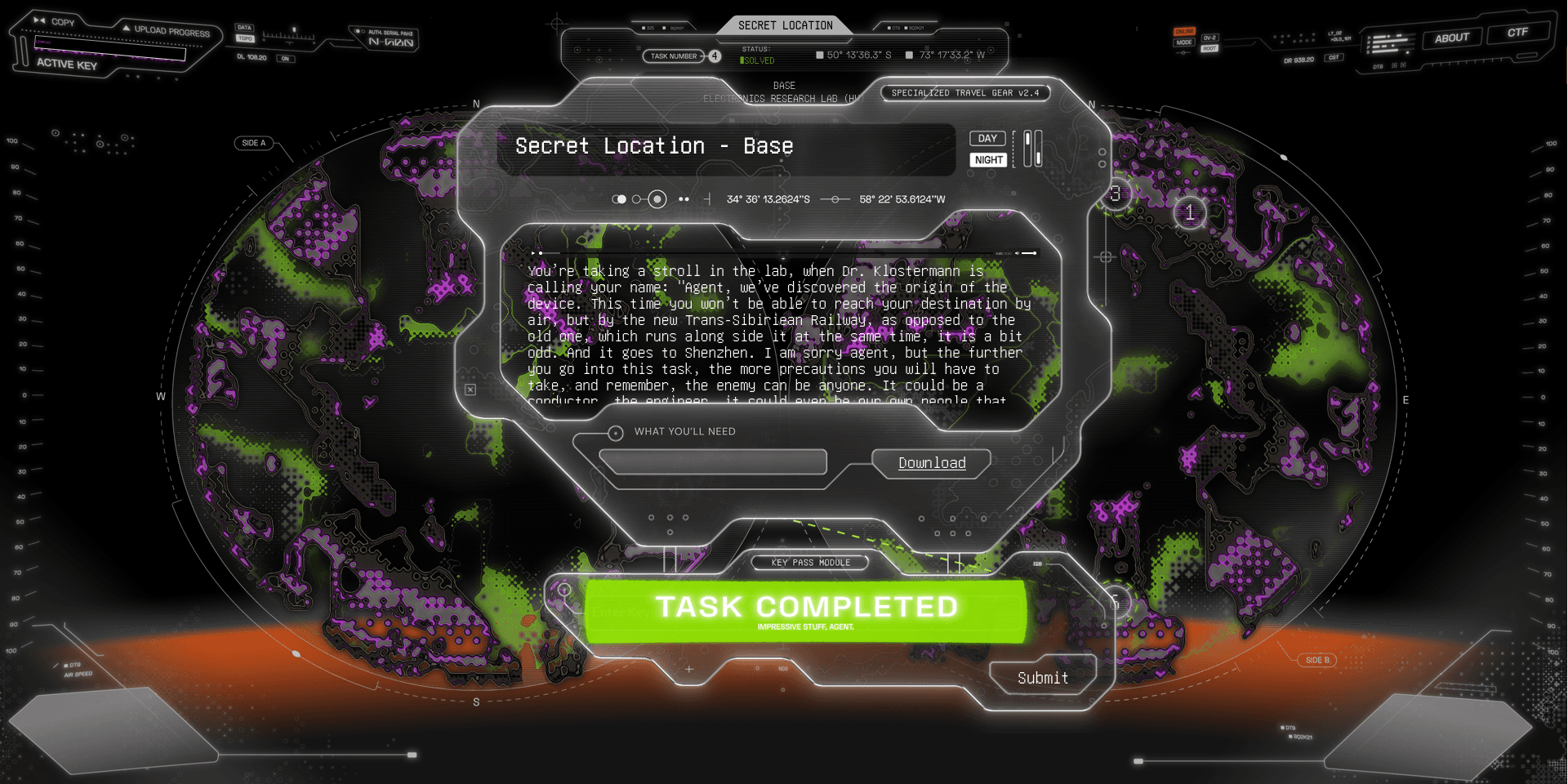Select the TOPO map layer icon

(245, 38)
